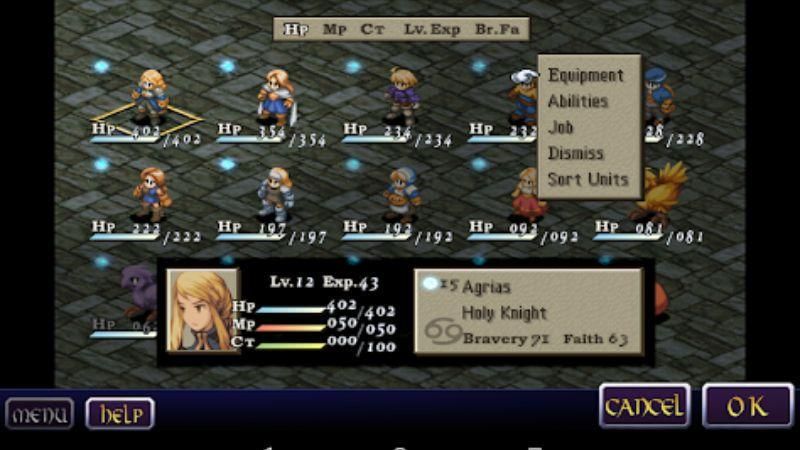Select Abilities from the unit menu
800x450 pixels.
point(578,101)
